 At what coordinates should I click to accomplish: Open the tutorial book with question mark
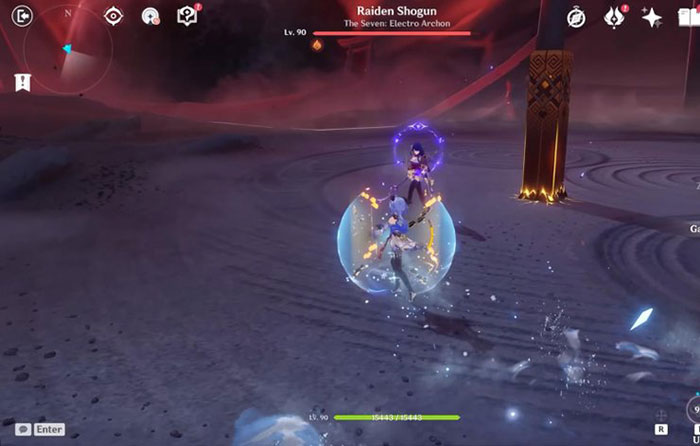coord(187,16)
